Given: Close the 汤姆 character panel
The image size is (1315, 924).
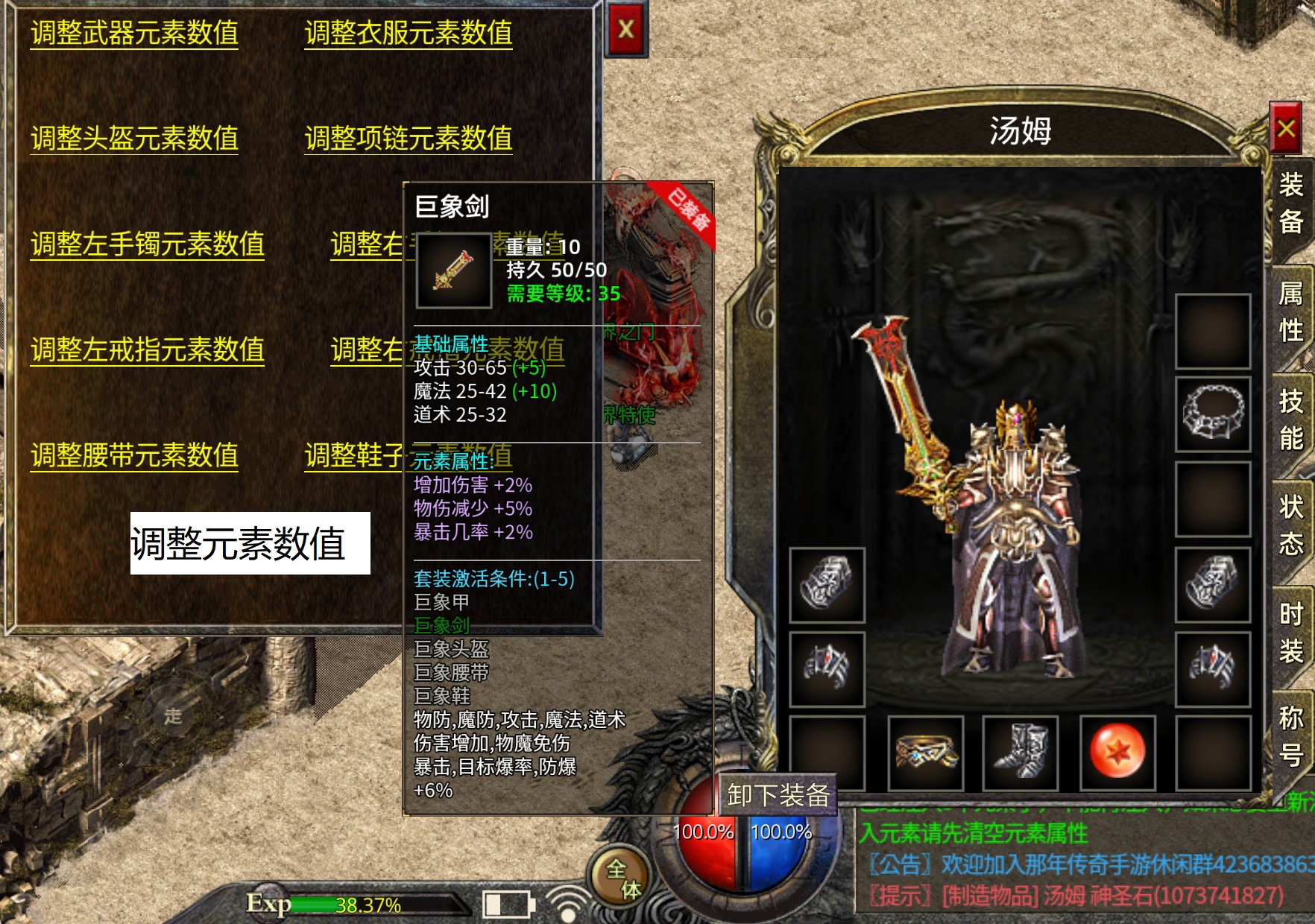Looking at the screenshot, I should 1285,129.
